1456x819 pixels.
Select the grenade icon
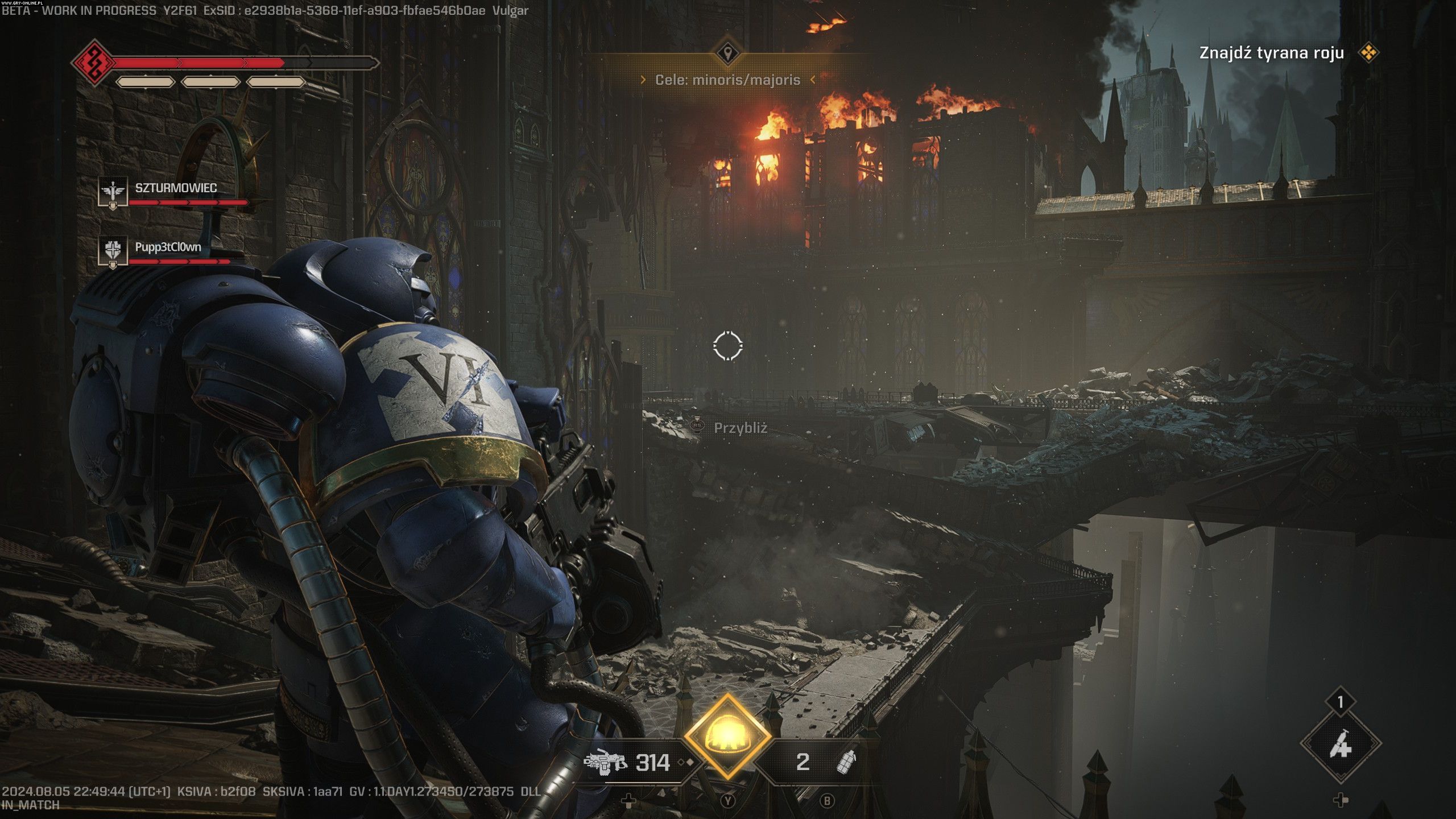[x=846, y=762]
